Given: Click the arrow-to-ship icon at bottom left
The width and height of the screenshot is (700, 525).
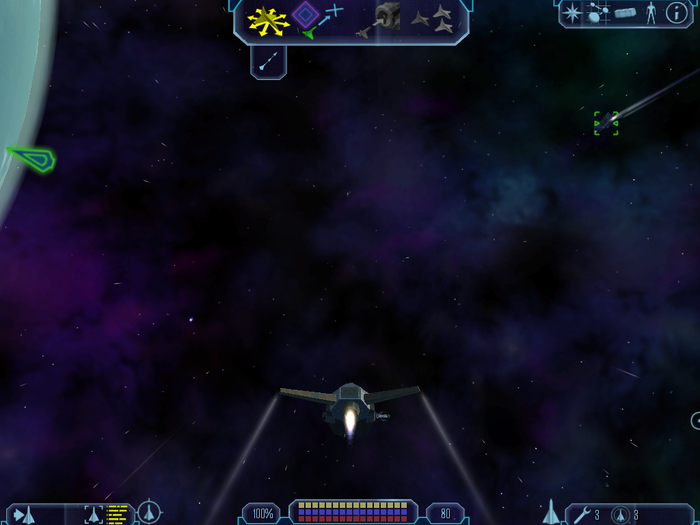Looking at the screenshot, I should 22,514.
